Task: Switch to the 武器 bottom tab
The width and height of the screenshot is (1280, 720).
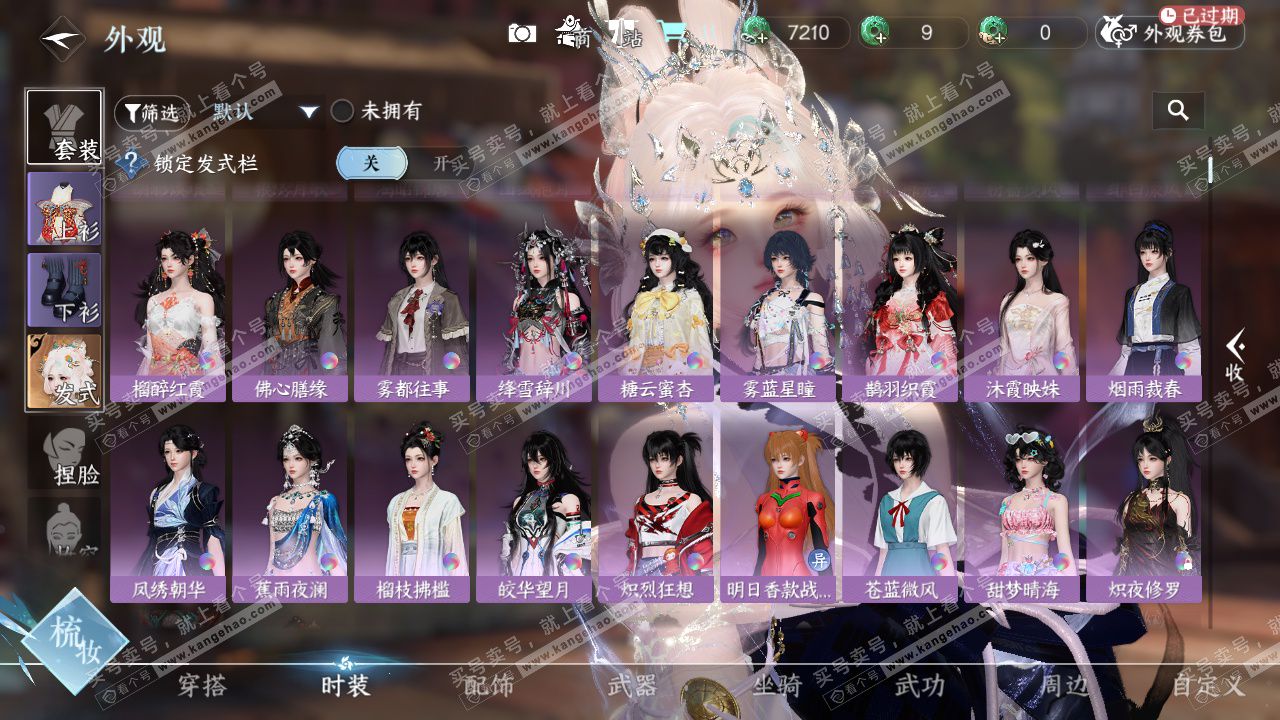Action: point(633,686)
